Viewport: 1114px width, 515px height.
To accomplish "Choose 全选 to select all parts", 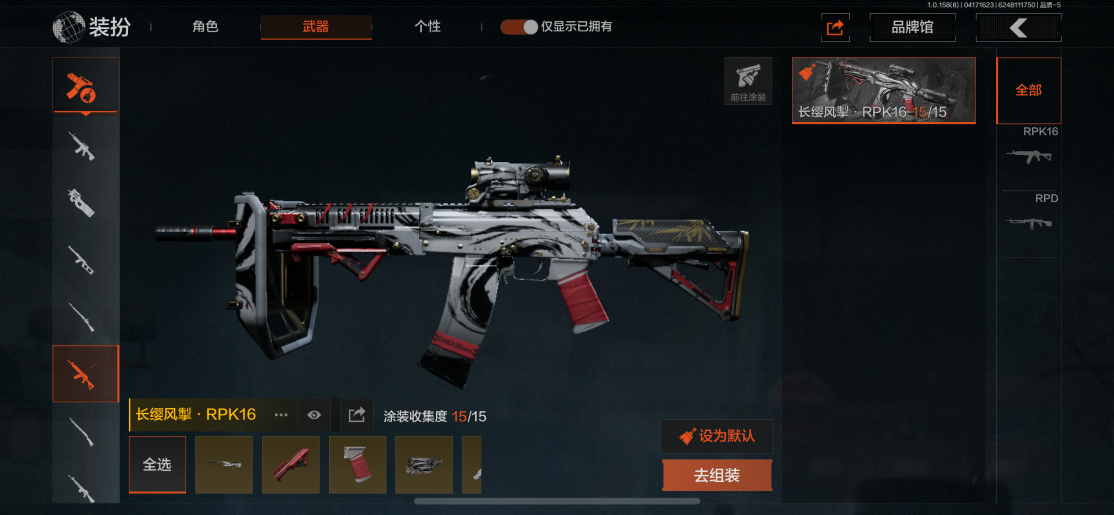I will 157,465.
